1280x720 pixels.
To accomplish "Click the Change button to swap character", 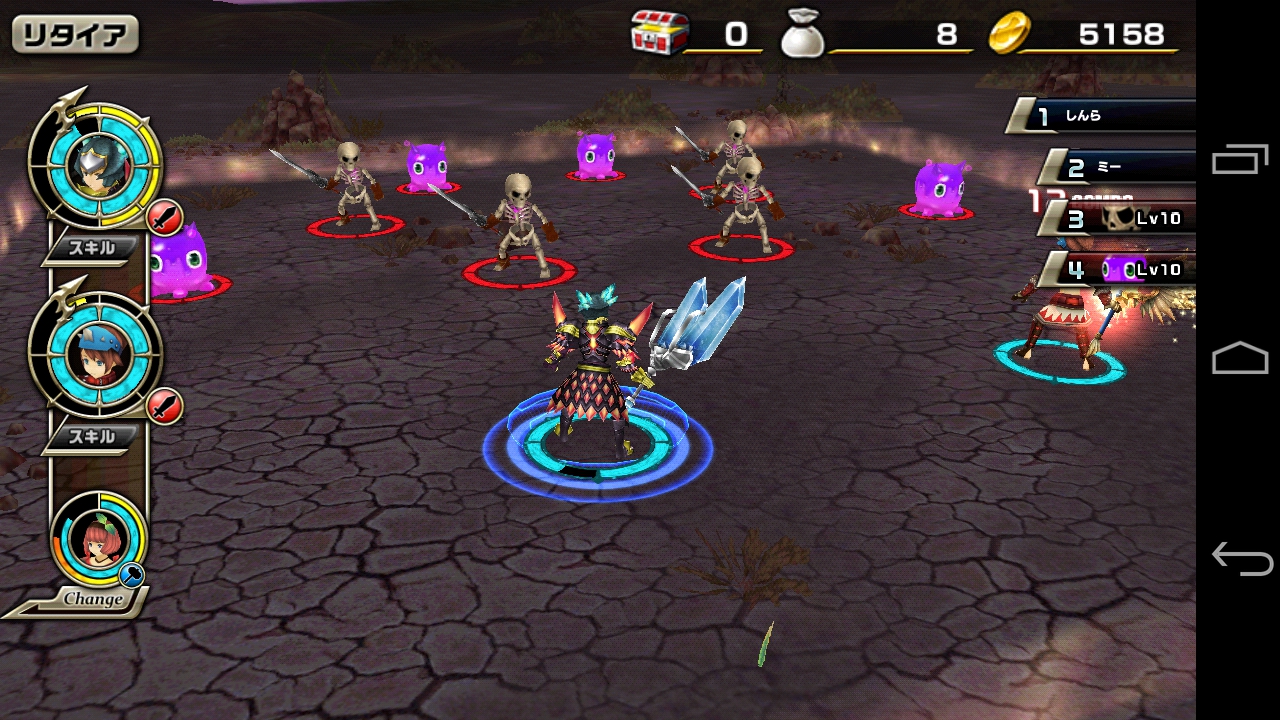I will (92, 599).
